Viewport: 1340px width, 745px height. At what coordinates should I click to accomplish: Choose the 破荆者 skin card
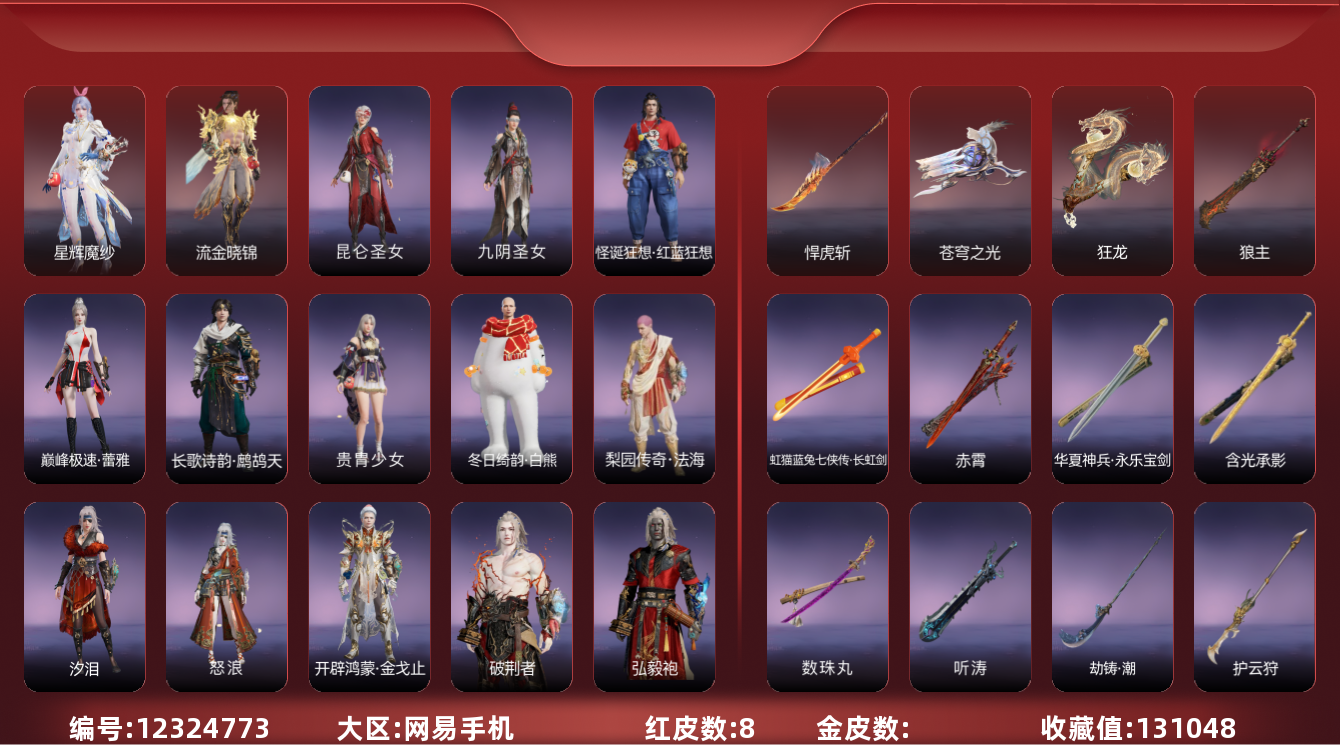[x=511, y=596]
